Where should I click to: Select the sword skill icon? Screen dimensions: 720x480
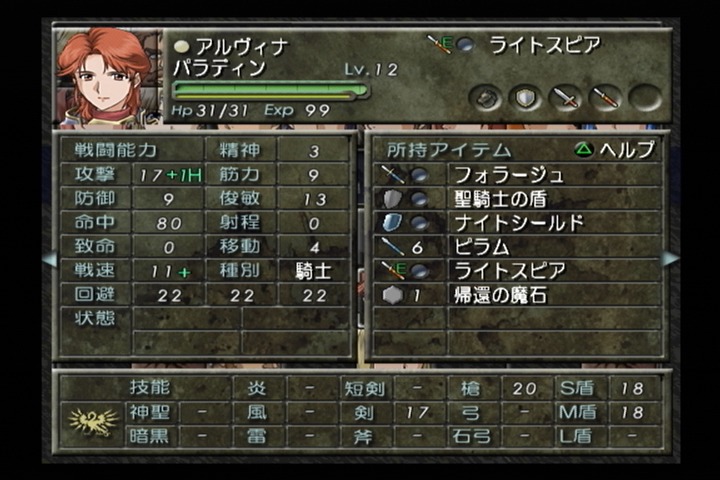tap(565, 98)
